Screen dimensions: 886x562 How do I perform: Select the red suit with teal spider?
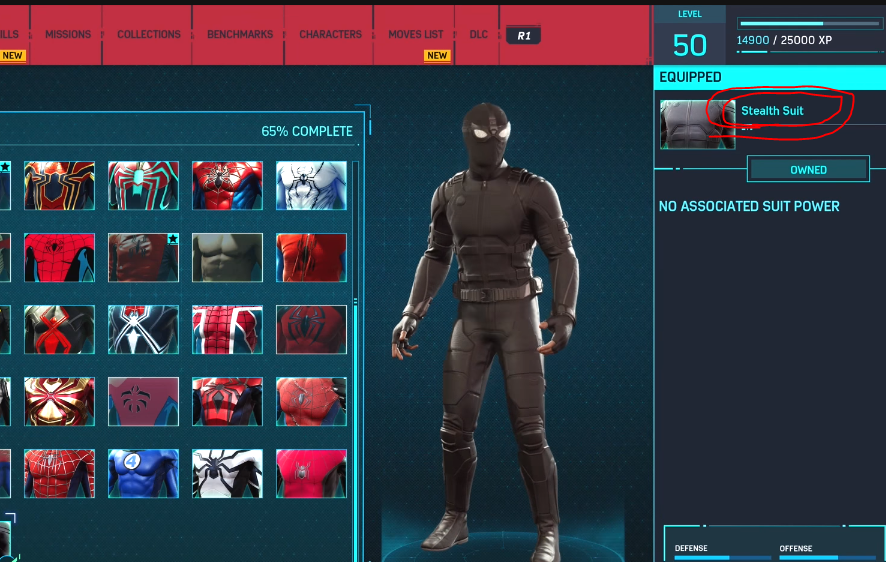point(143,186)
